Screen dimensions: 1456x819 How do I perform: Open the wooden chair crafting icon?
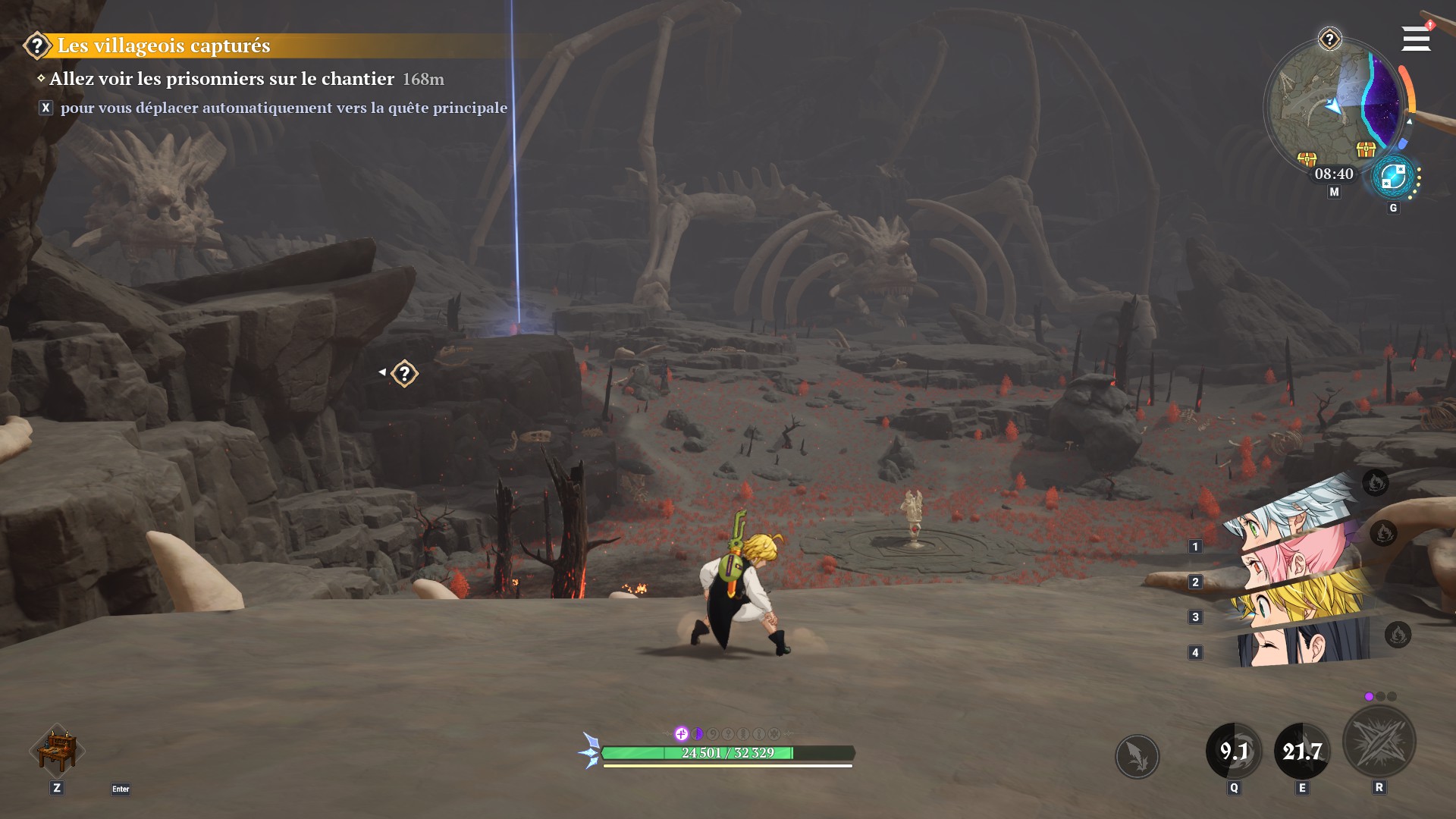[57, 749]
